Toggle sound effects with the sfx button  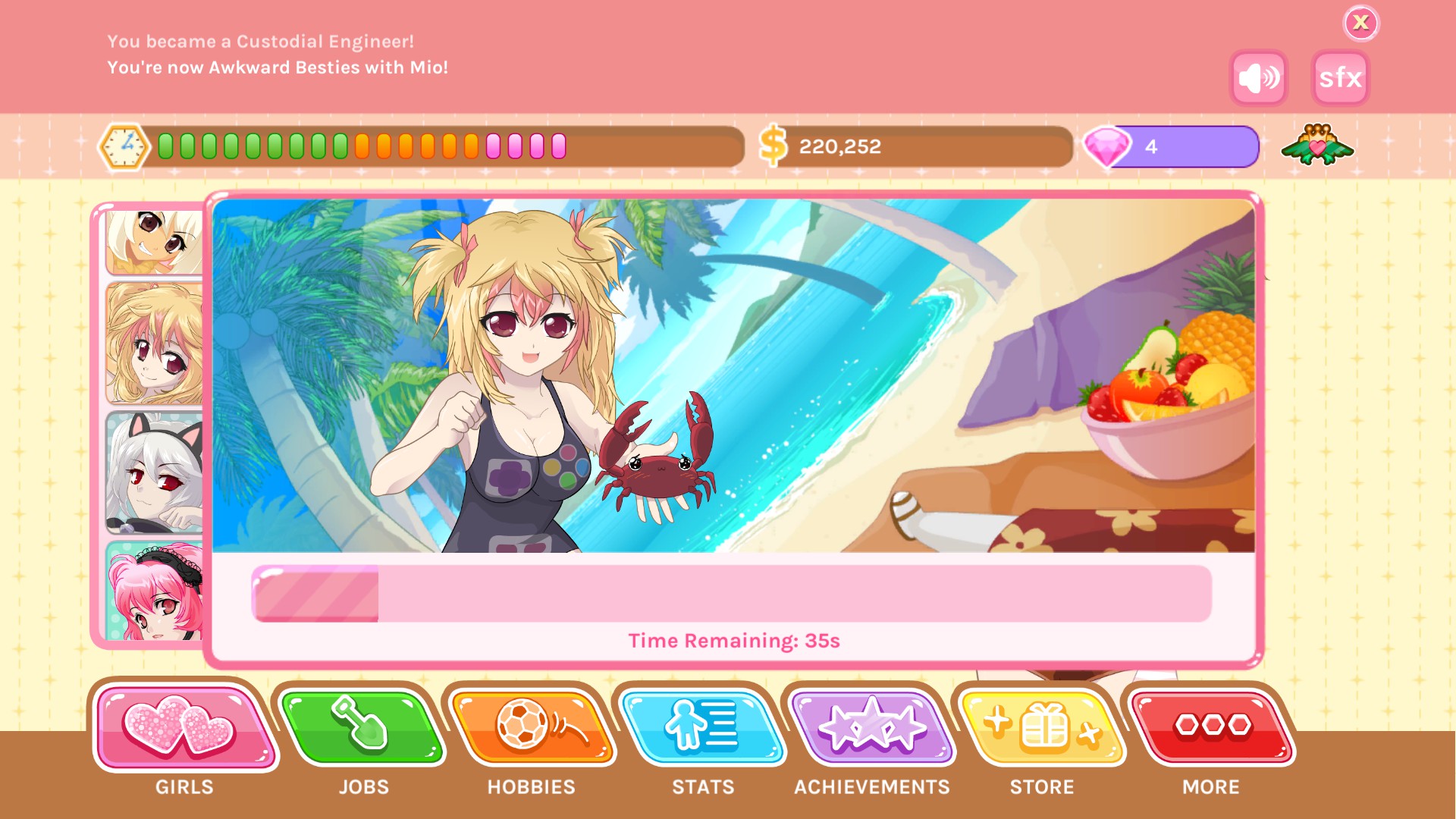coord(1339,78)
